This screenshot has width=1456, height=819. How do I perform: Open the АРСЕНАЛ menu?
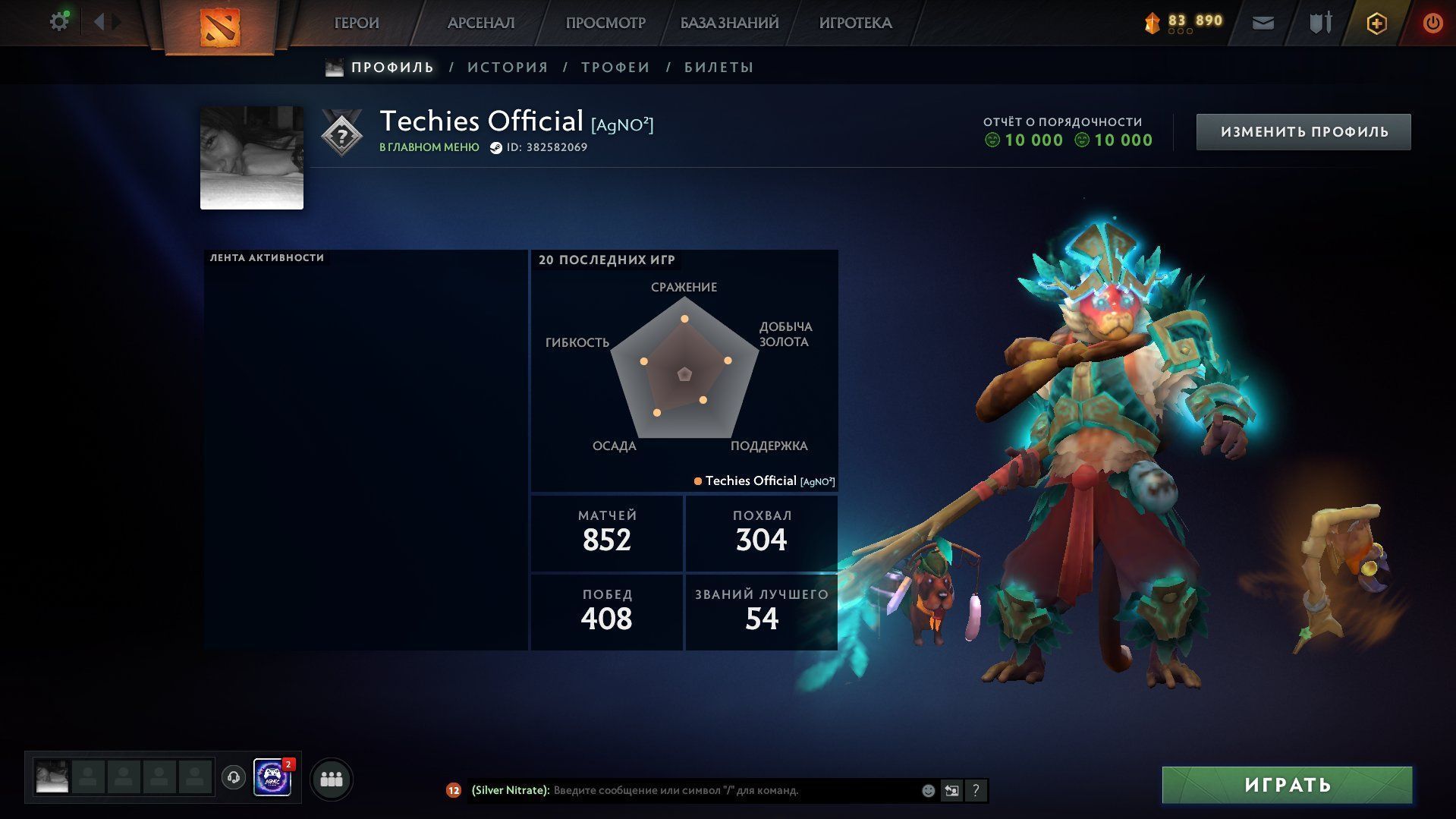coord(481,24)
